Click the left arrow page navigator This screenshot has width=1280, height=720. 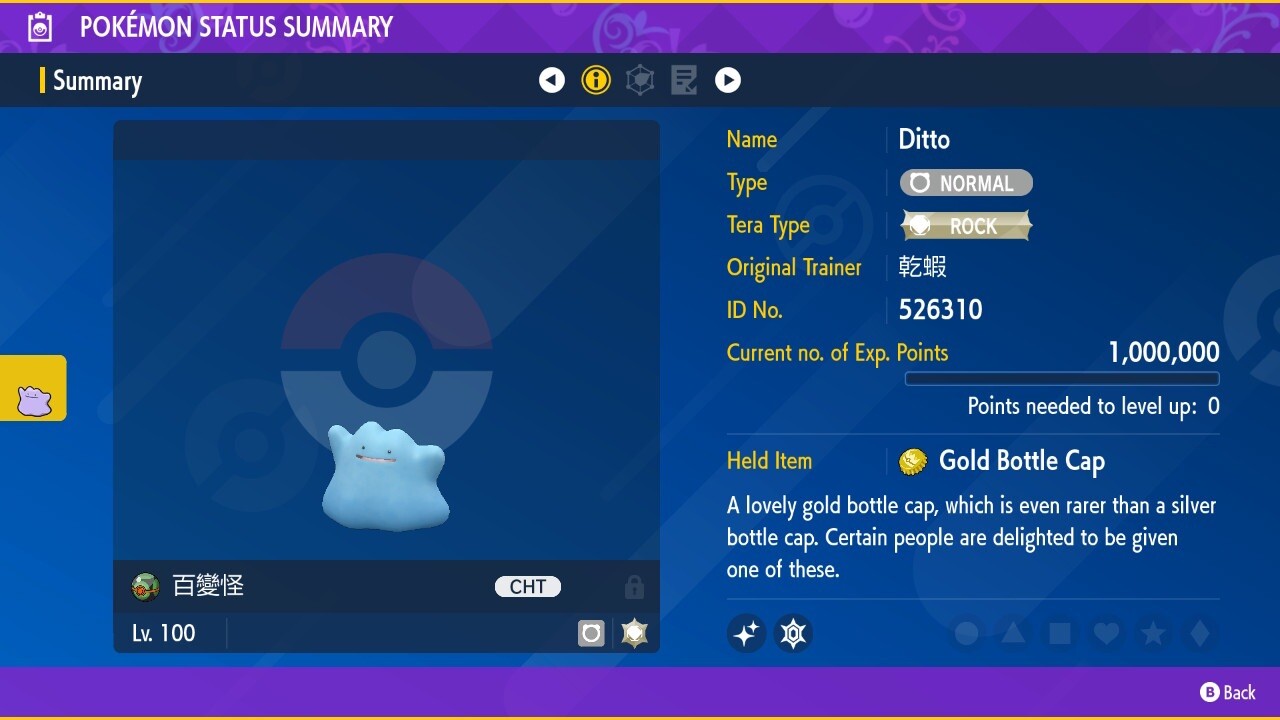552,80
